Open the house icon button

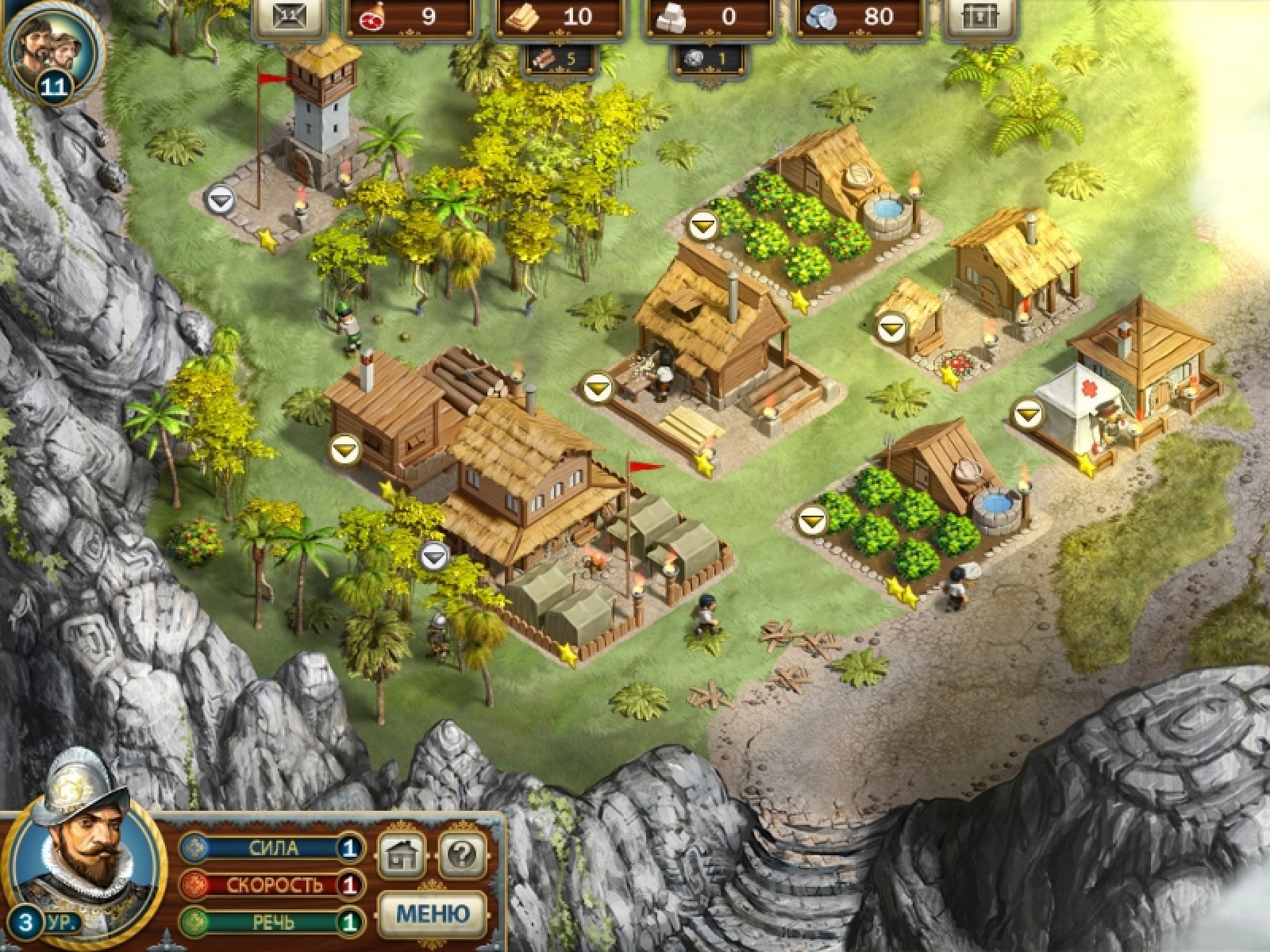click(x=402, y=855)
